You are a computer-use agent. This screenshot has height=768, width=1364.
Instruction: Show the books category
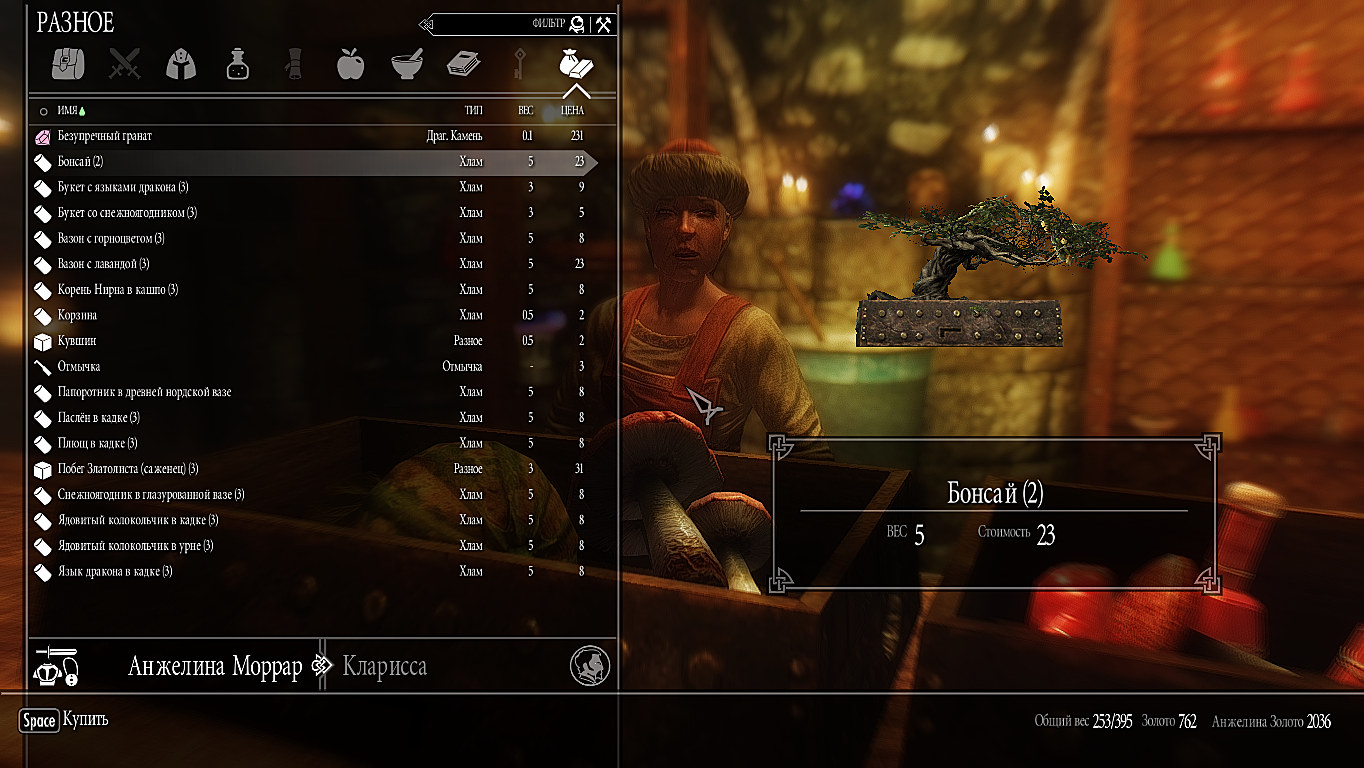(x=463, y=64)
